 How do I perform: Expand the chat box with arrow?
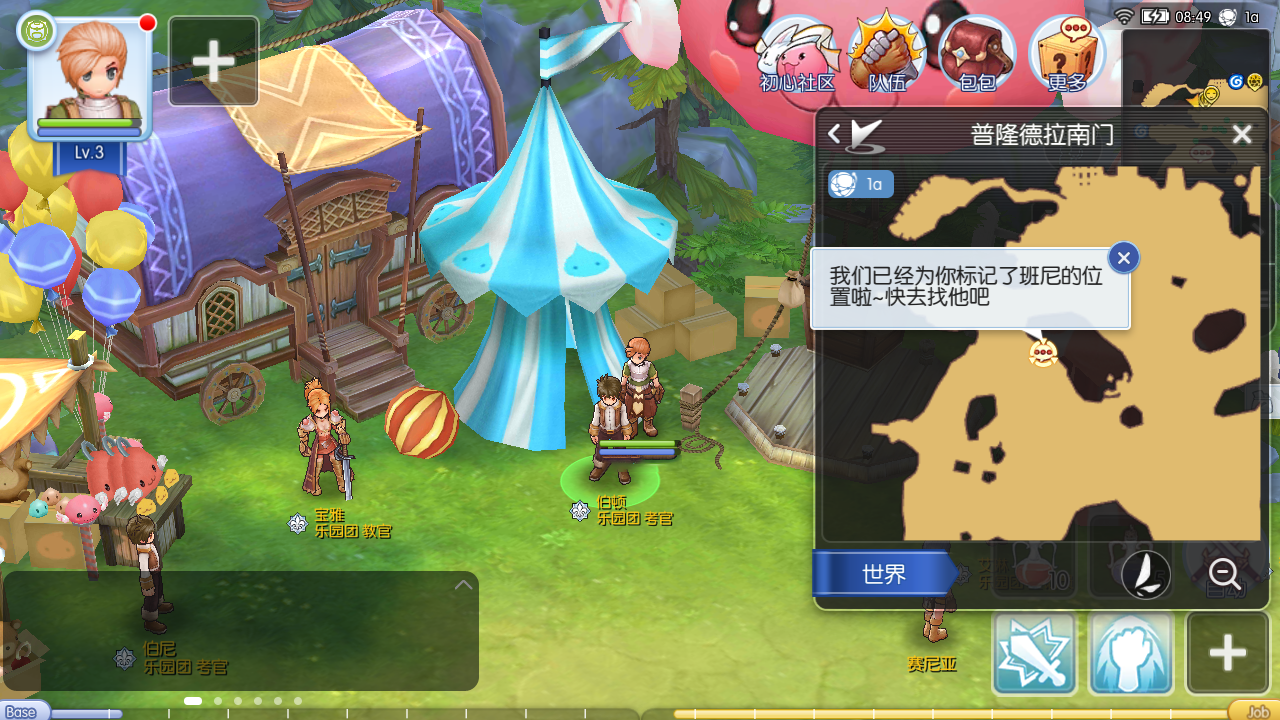(x=463, y=585)
